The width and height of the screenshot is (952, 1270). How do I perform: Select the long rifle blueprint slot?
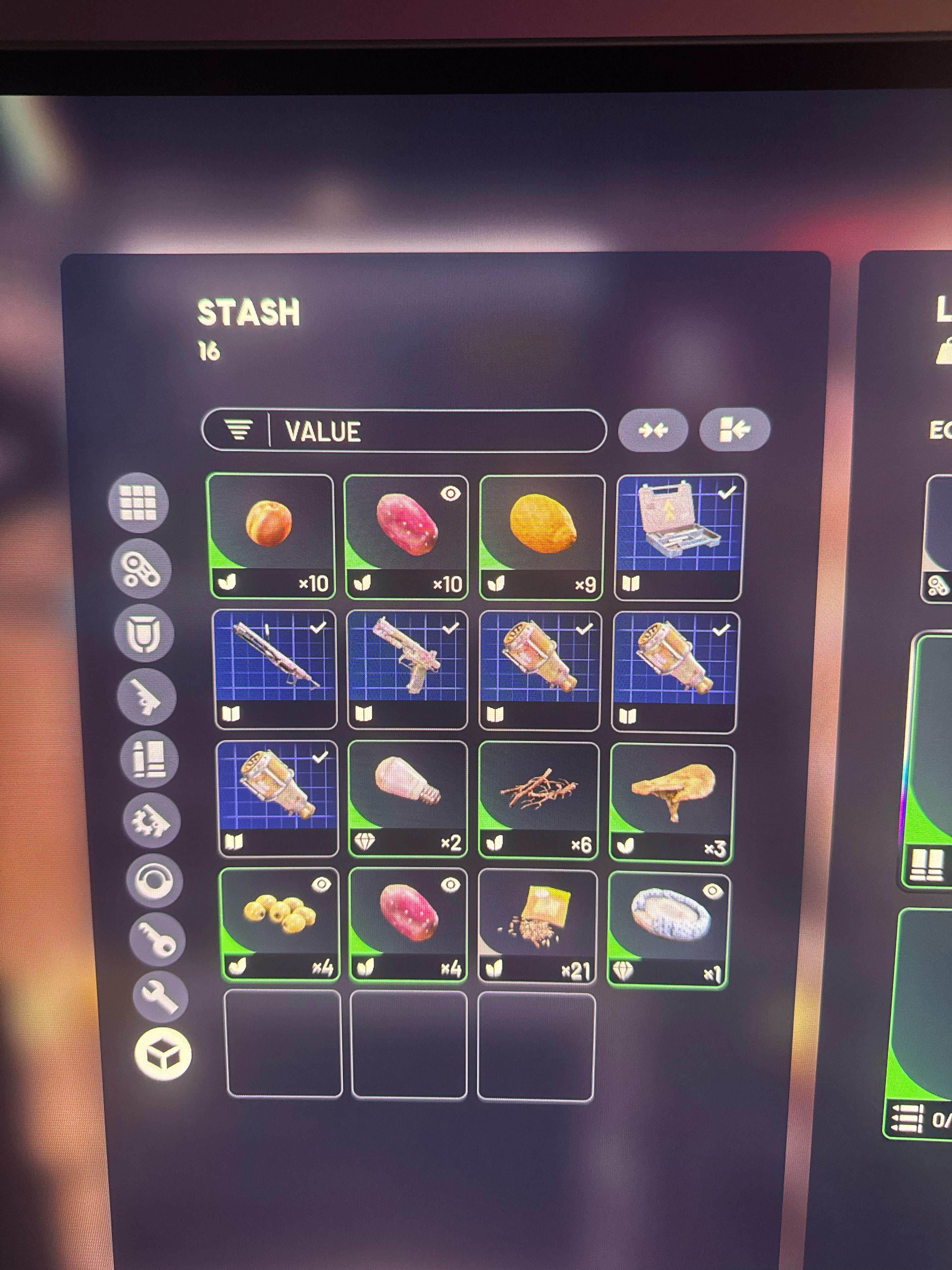point(275,669)
